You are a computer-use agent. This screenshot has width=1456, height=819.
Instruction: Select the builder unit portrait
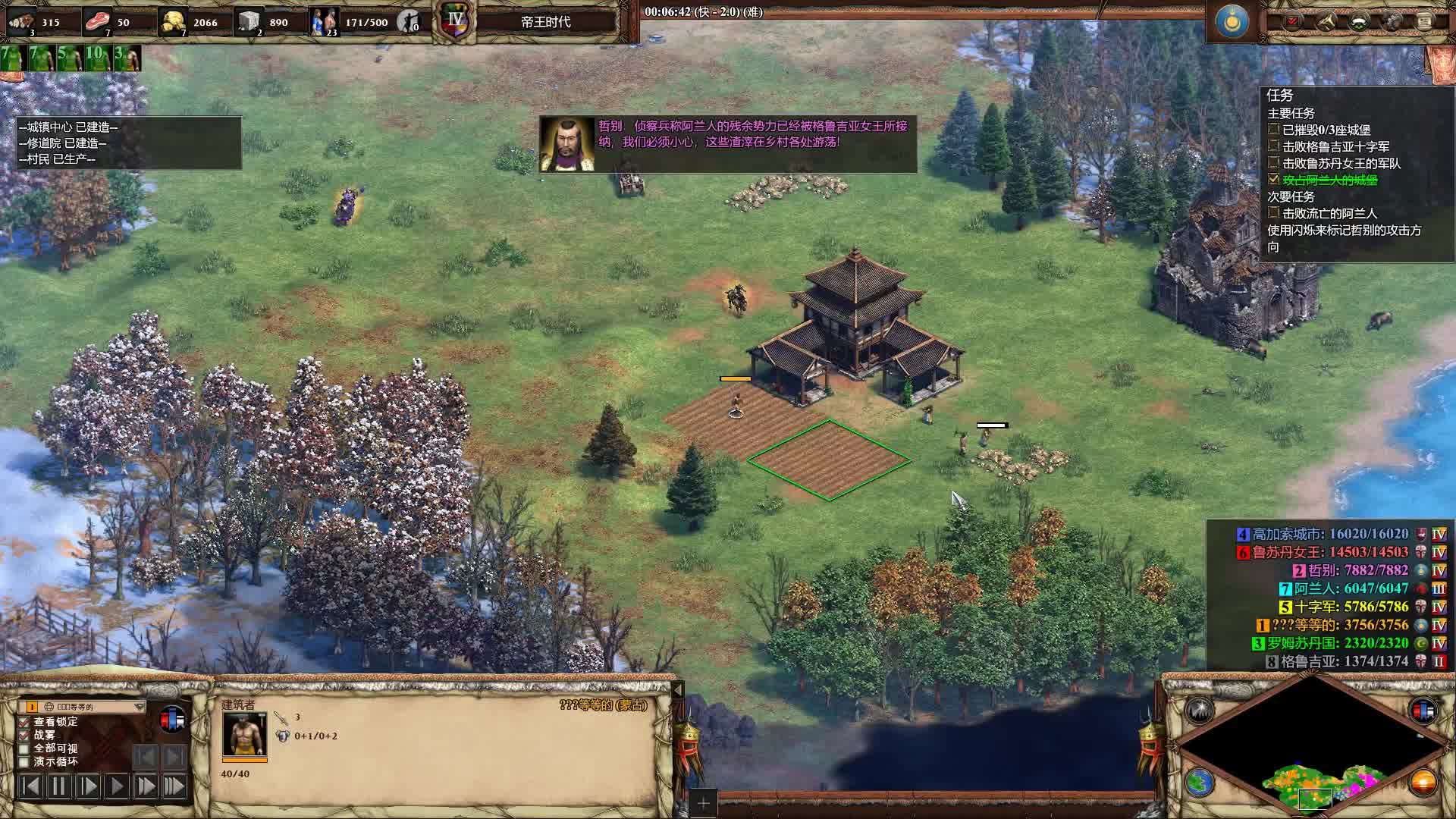[243, 734]
